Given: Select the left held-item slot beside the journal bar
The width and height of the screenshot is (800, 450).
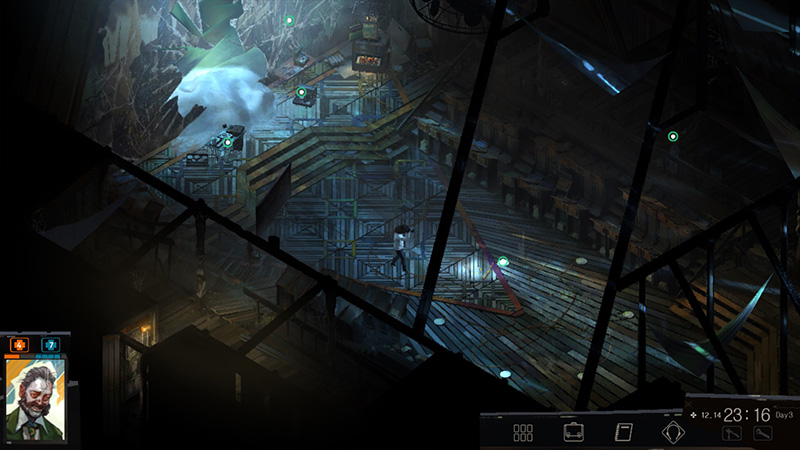Looking at the screenshot, I should 732,433.
